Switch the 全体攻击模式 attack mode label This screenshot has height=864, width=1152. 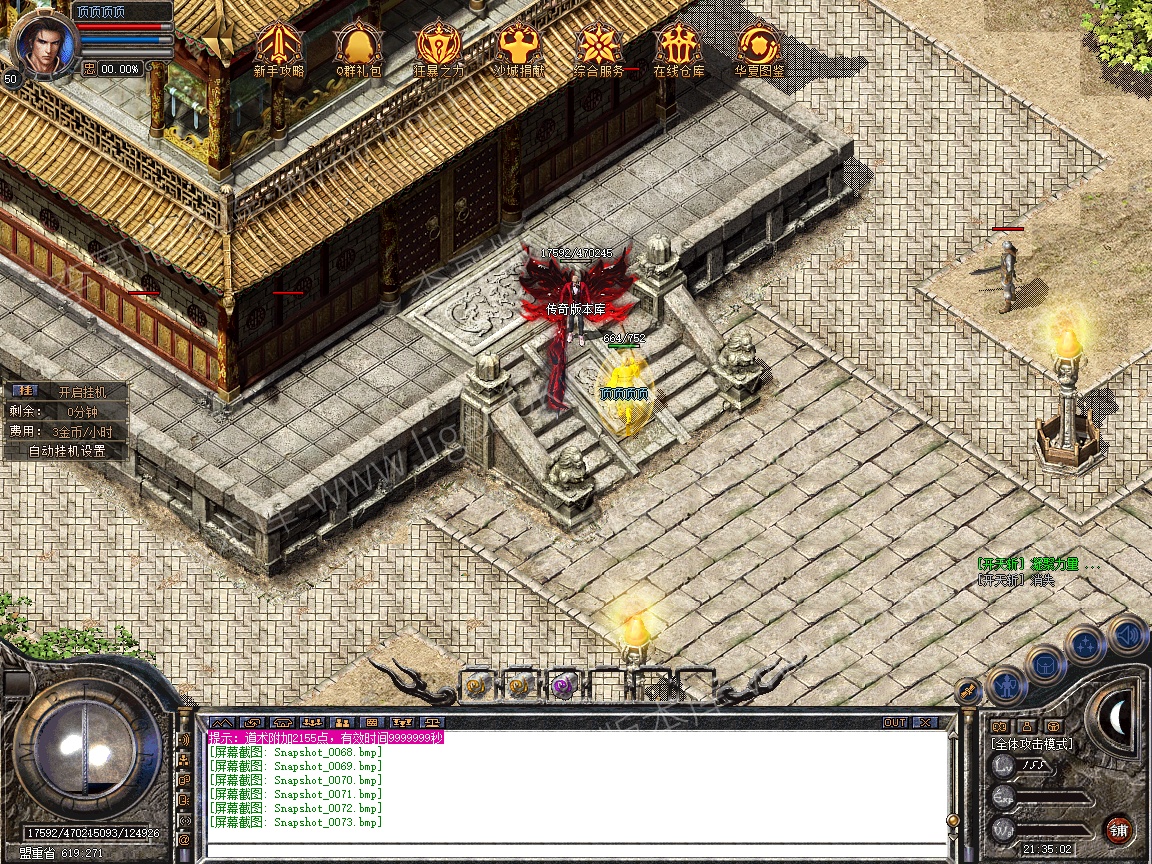click(1032, 744)
